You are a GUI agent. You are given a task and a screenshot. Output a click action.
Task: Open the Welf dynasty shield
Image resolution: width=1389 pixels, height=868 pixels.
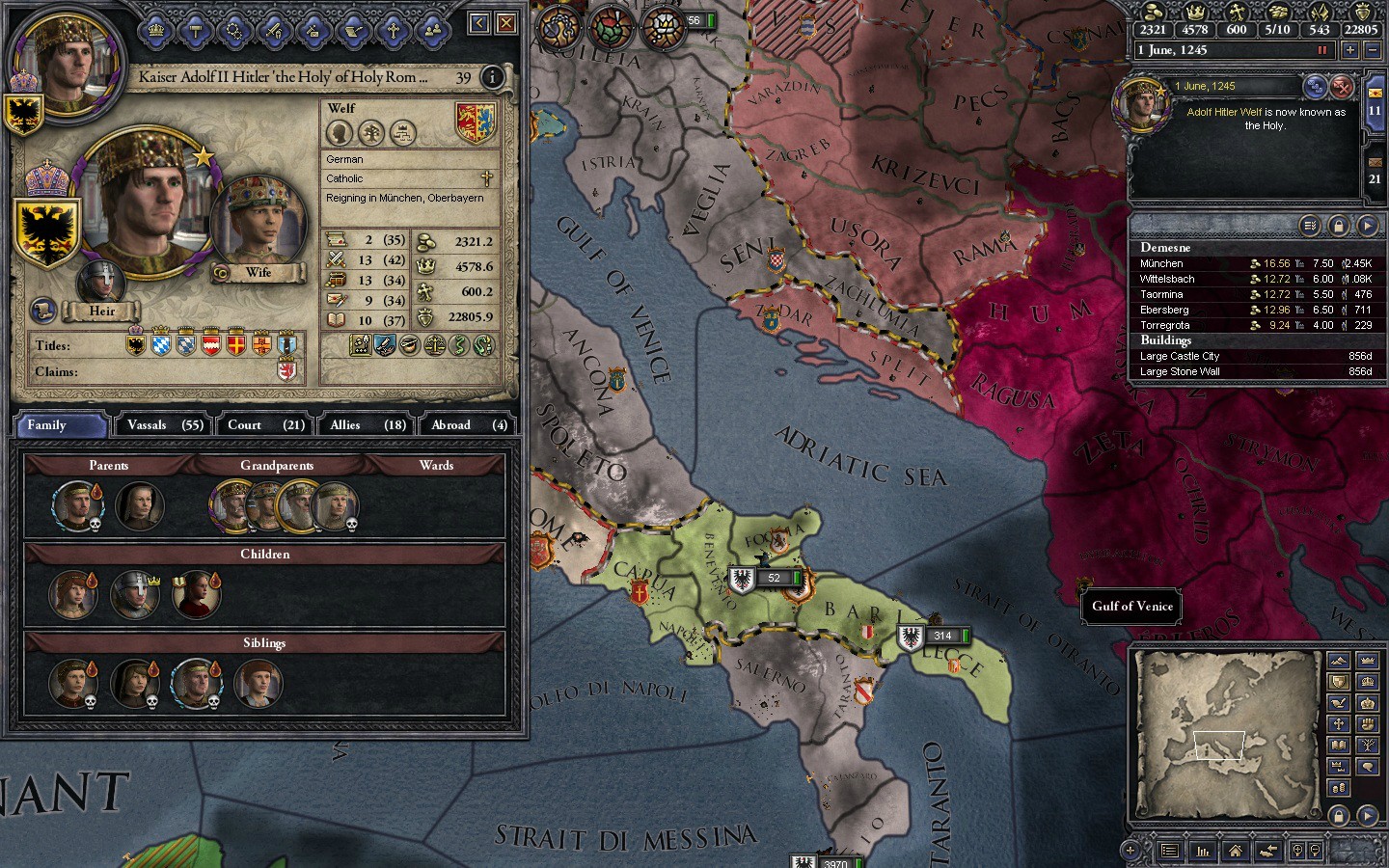(475, 122)
